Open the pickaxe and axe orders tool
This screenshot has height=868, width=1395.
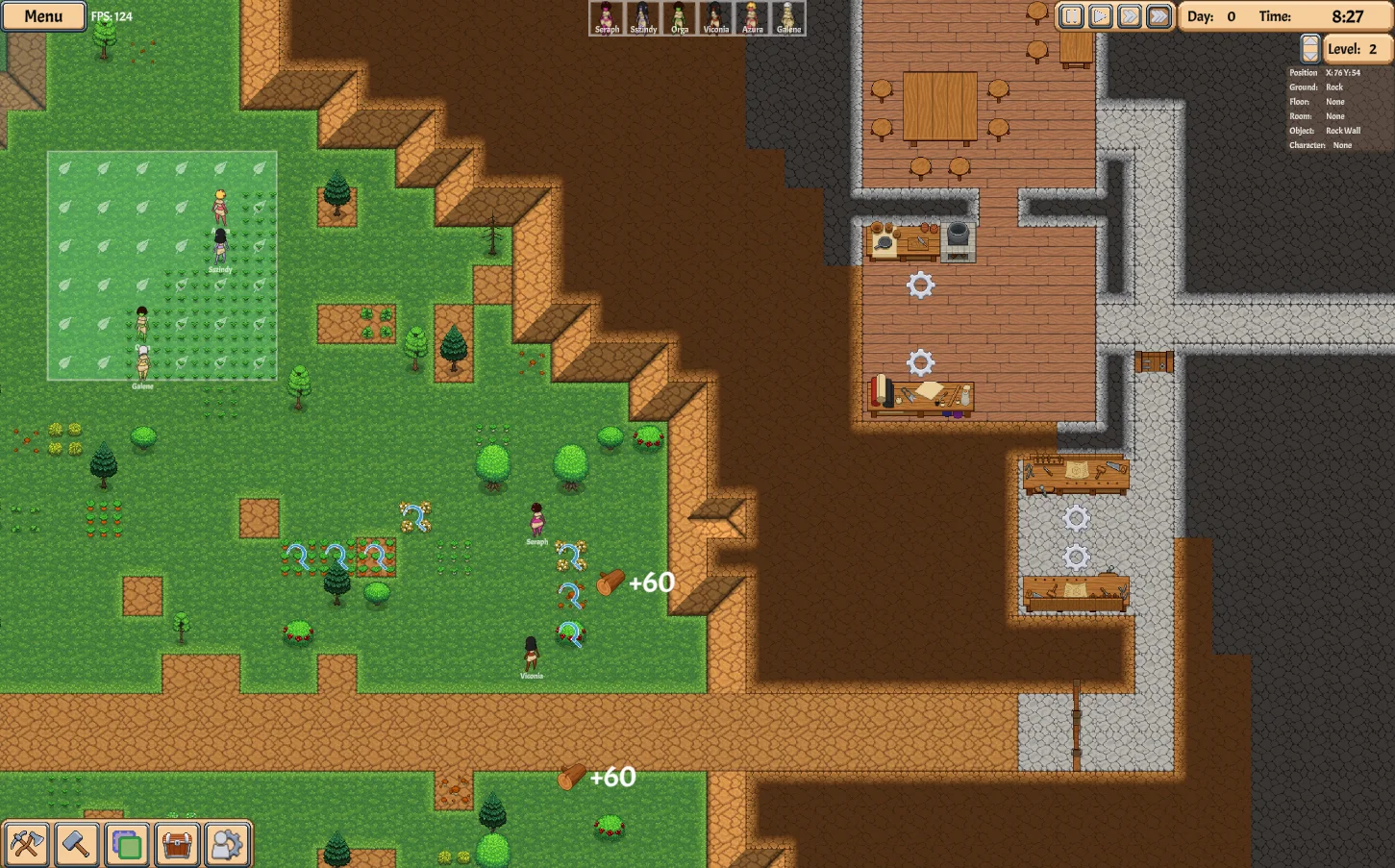click(26, 845)
